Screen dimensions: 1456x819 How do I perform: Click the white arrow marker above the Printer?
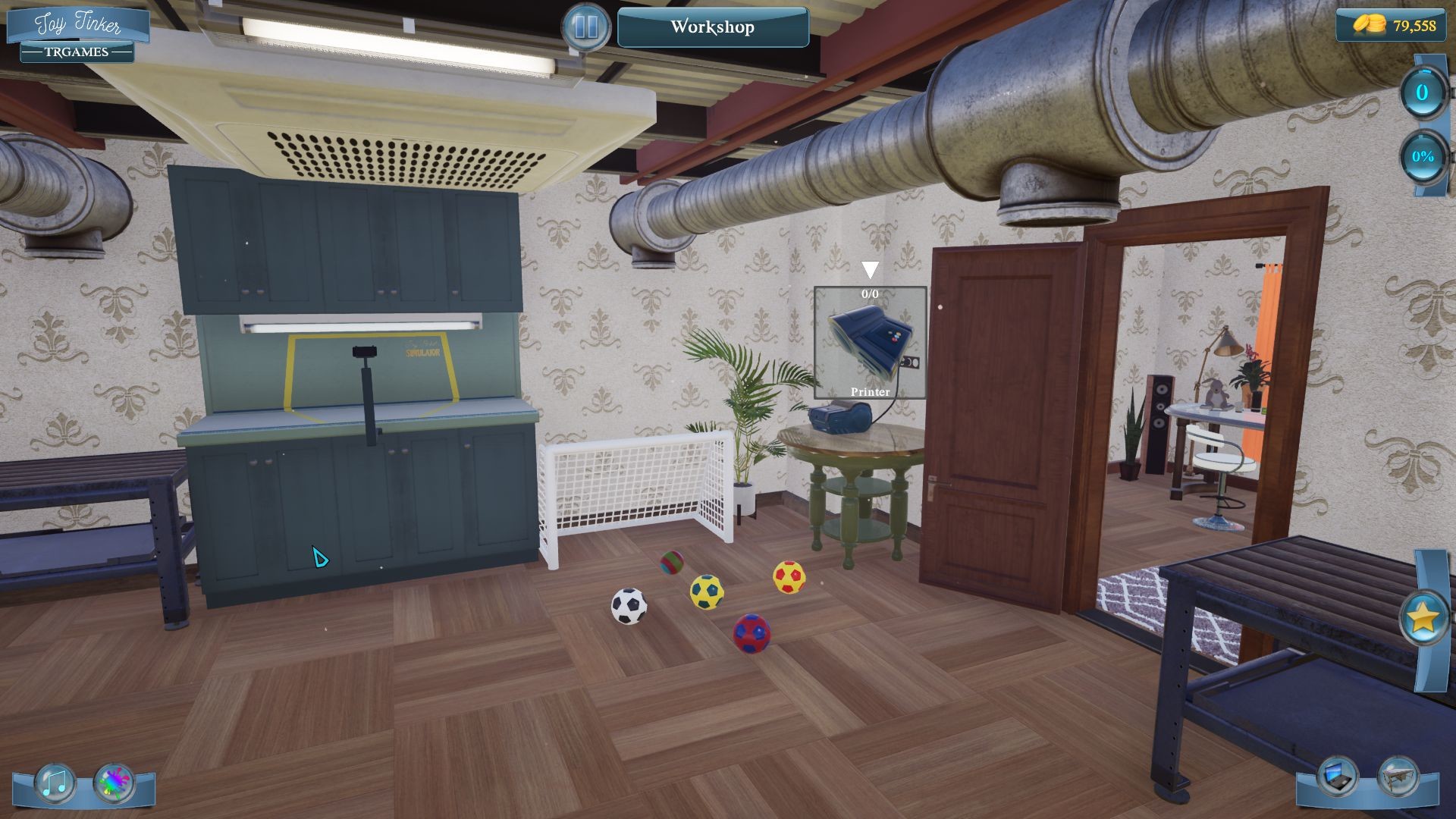pos(869,267)
